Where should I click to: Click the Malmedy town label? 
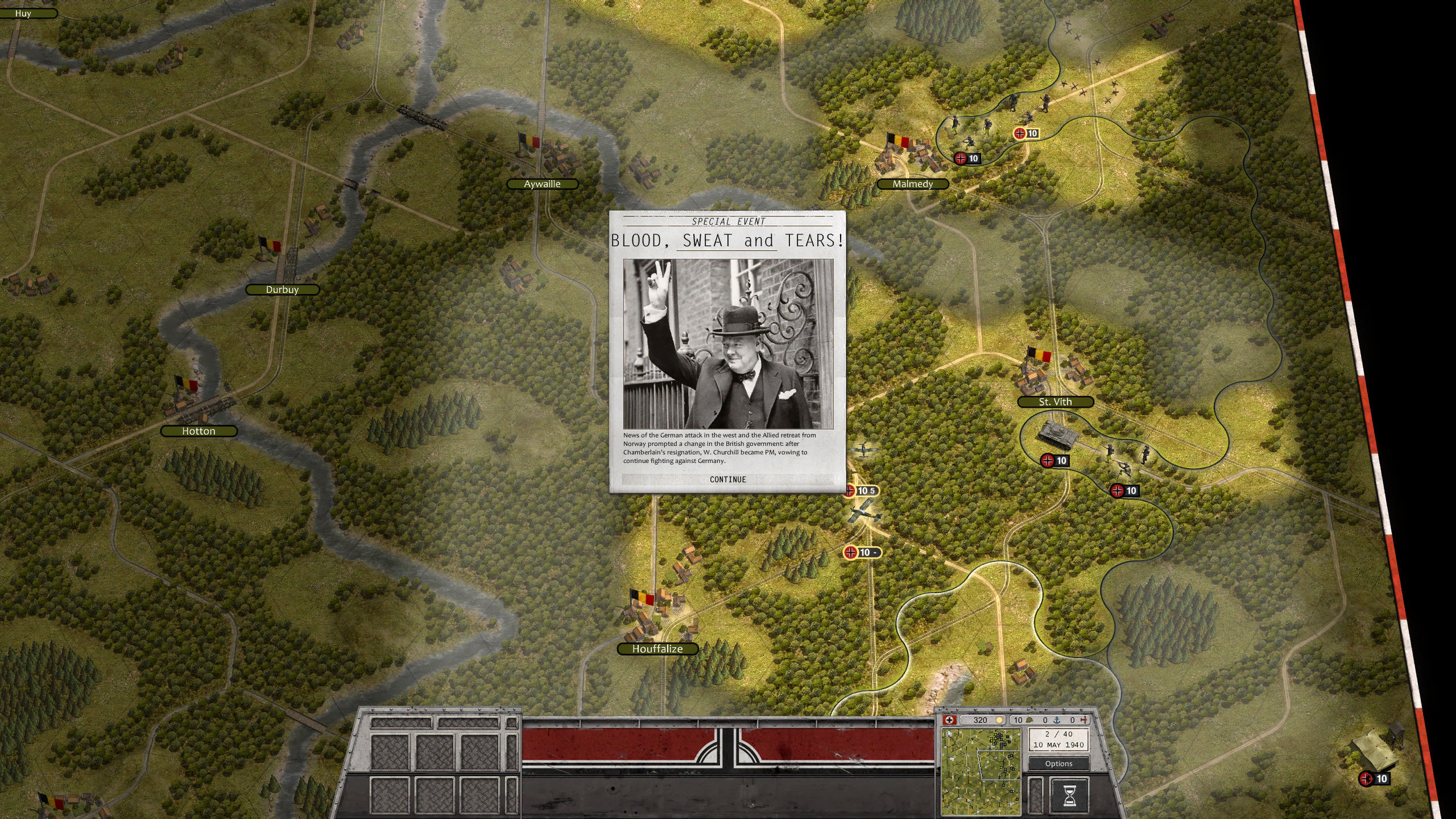(913, 184)
